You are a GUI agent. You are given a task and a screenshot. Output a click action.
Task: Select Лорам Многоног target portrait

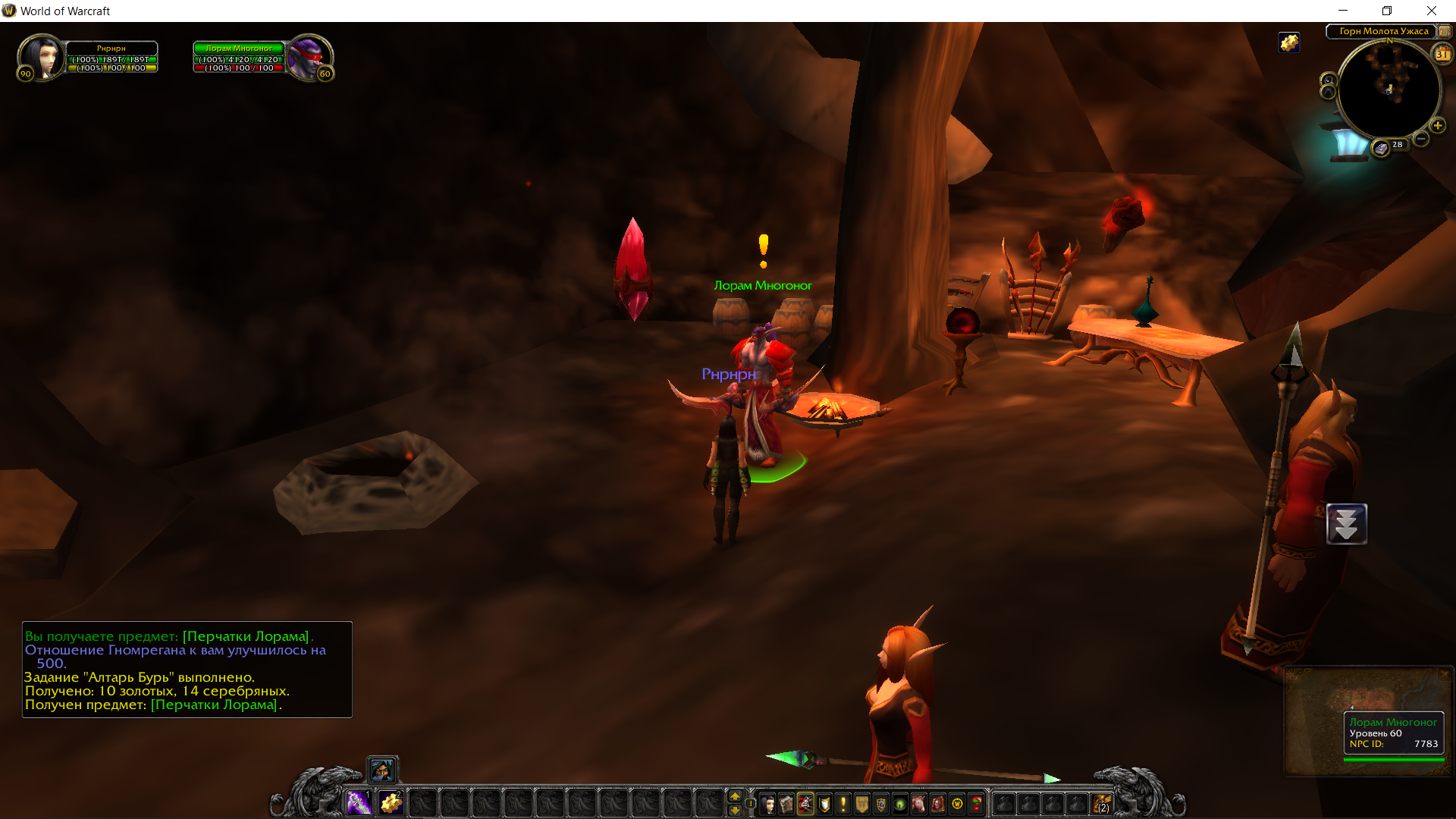[309, 56]
